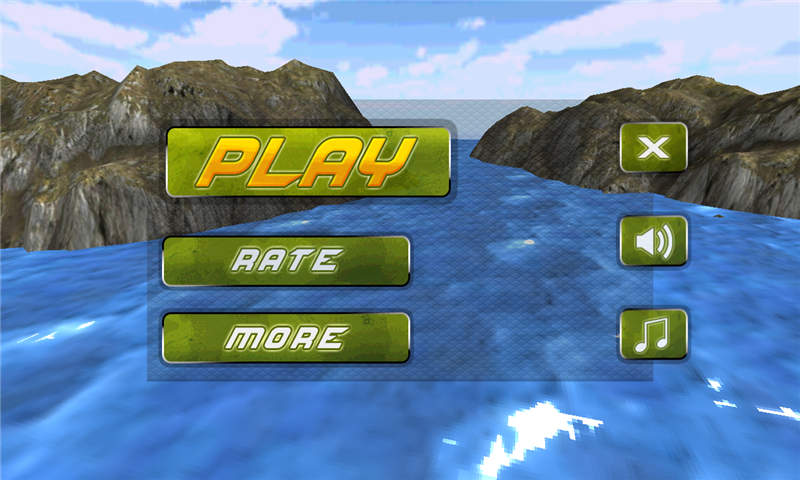Toggle music with the note icon

click(653, 334)
